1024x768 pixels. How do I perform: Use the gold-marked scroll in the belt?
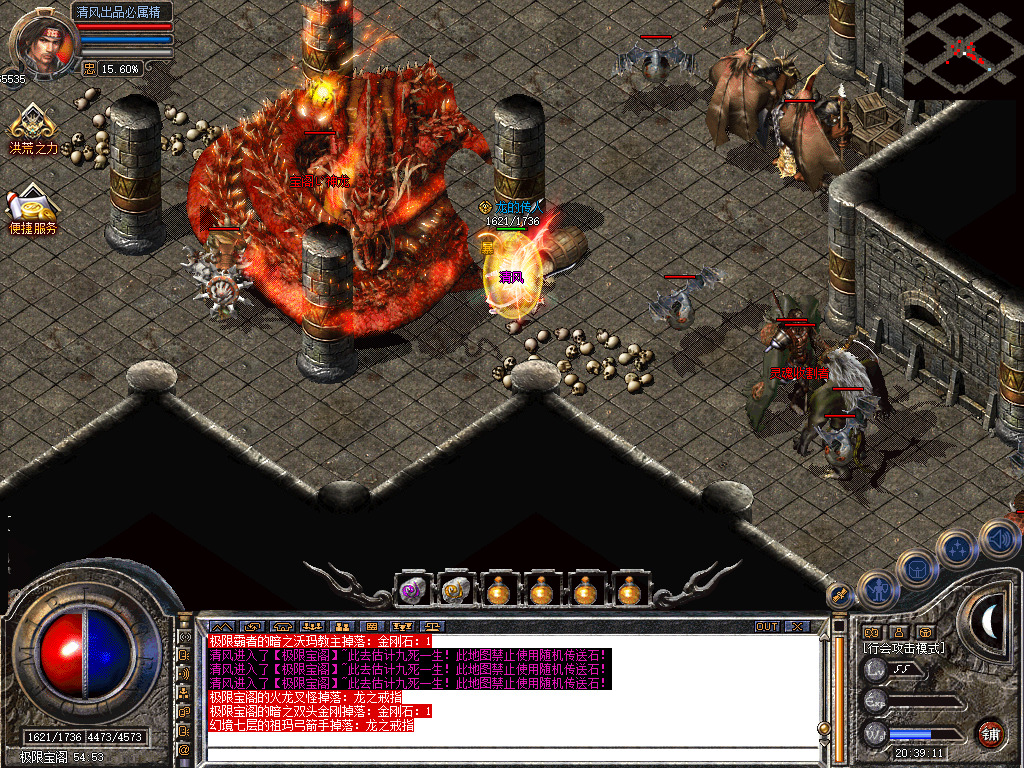pyautogui.click(x=454, y=591)
